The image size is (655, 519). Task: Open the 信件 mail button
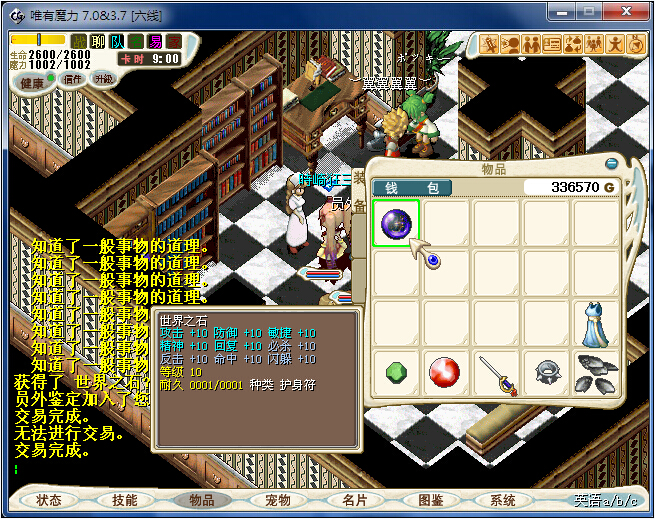72,79
